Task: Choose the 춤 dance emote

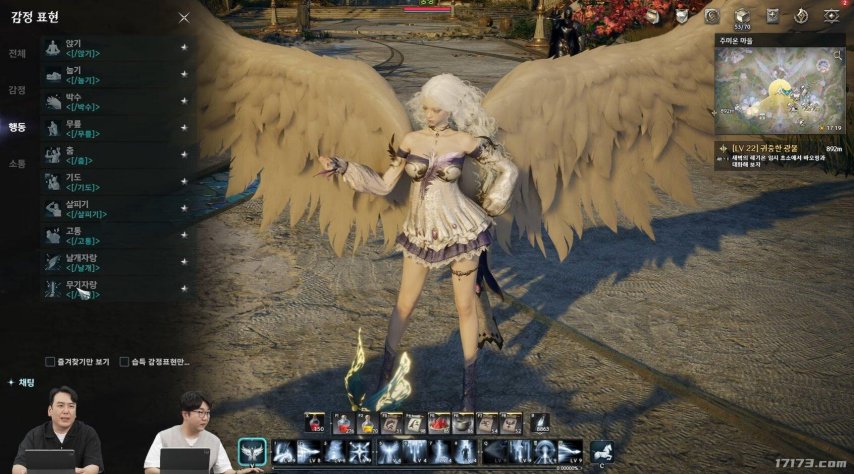Action: point(110,154)
